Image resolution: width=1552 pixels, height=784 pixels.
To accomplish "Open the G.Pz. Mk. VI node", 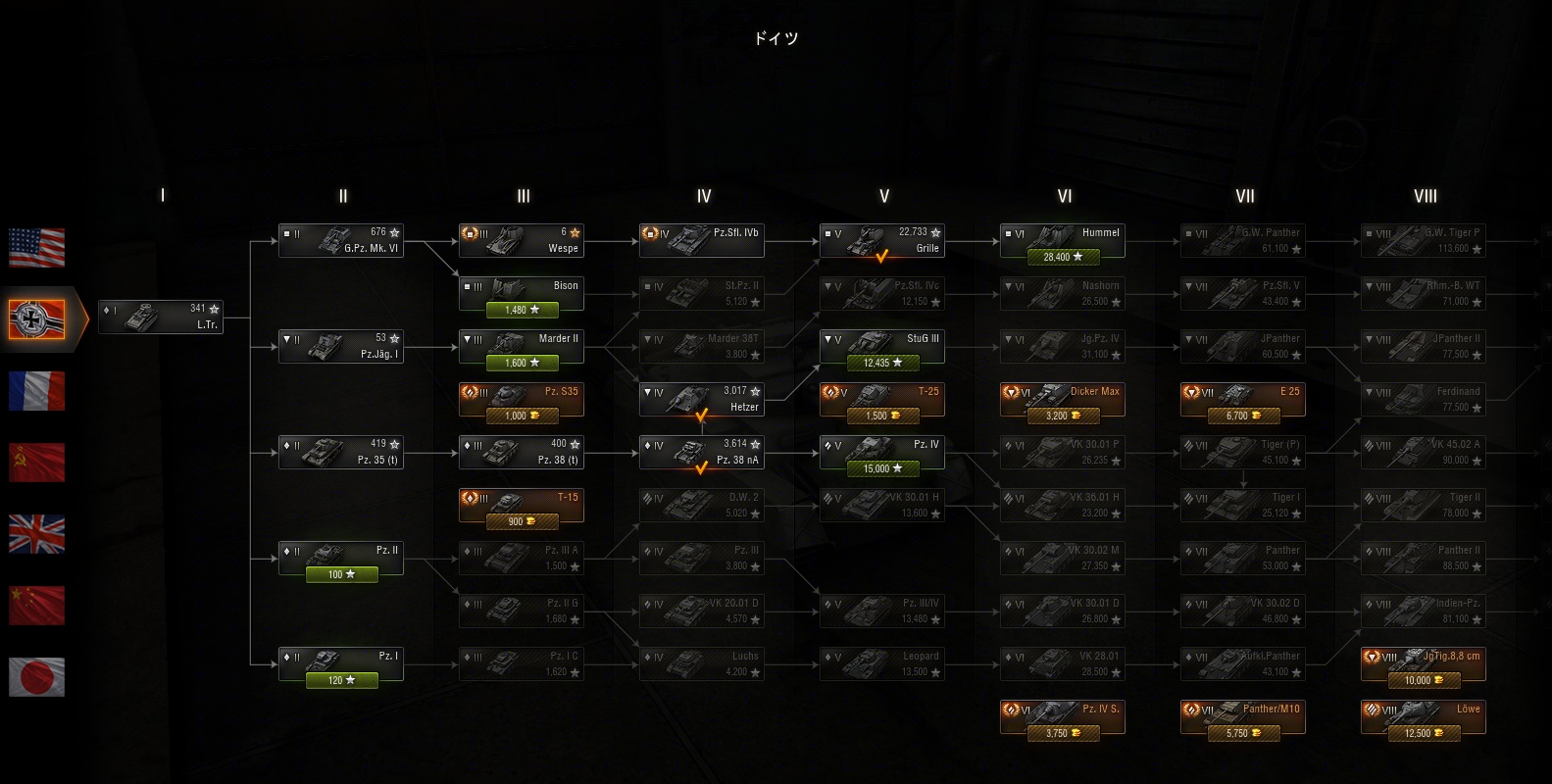I will pyautogui.click(x=341, y=240).
